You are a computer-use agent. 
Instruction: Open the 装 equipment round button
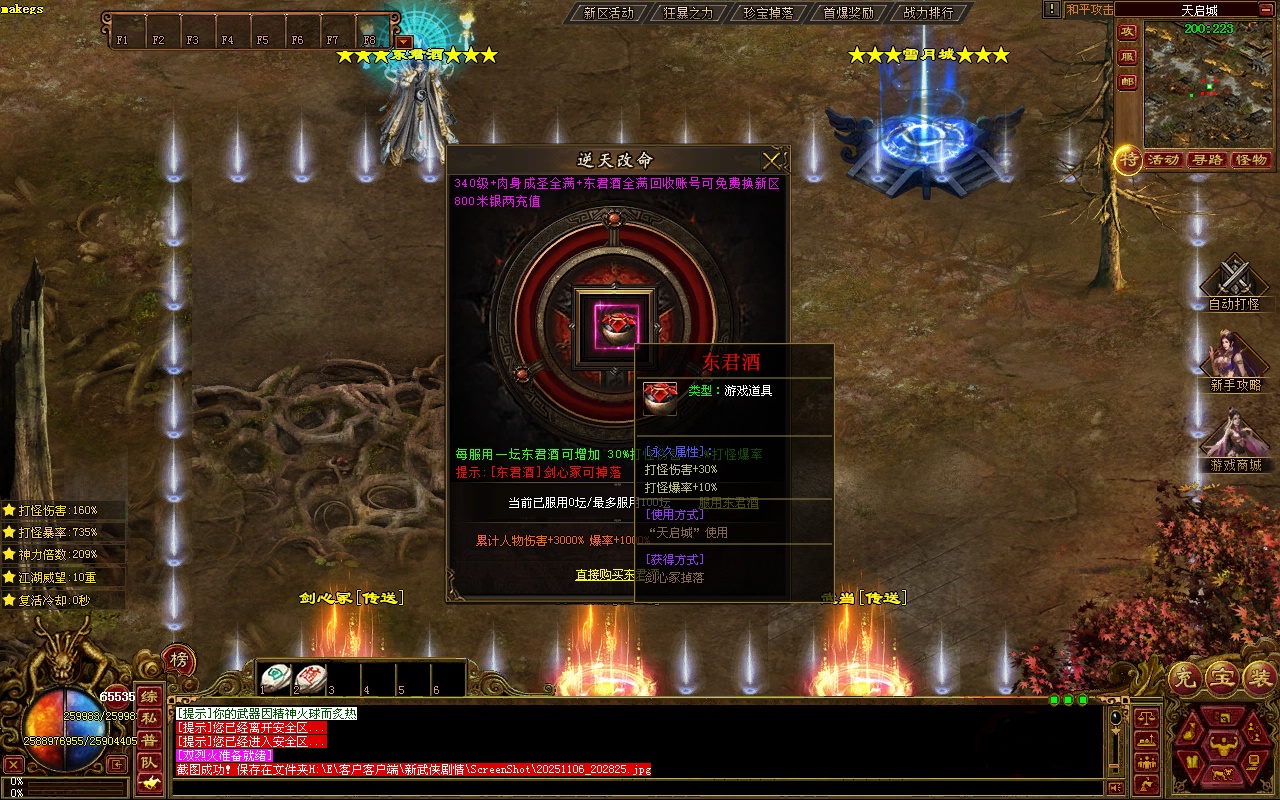(x=1259, y=679)
